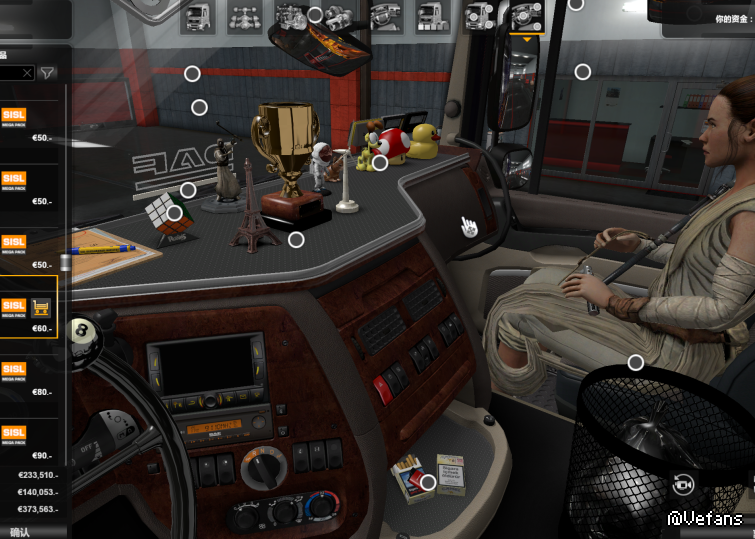Clear the search box with the X
This screenshot has width=755, height=539.
pyautogui.click(x=26, y=73)
